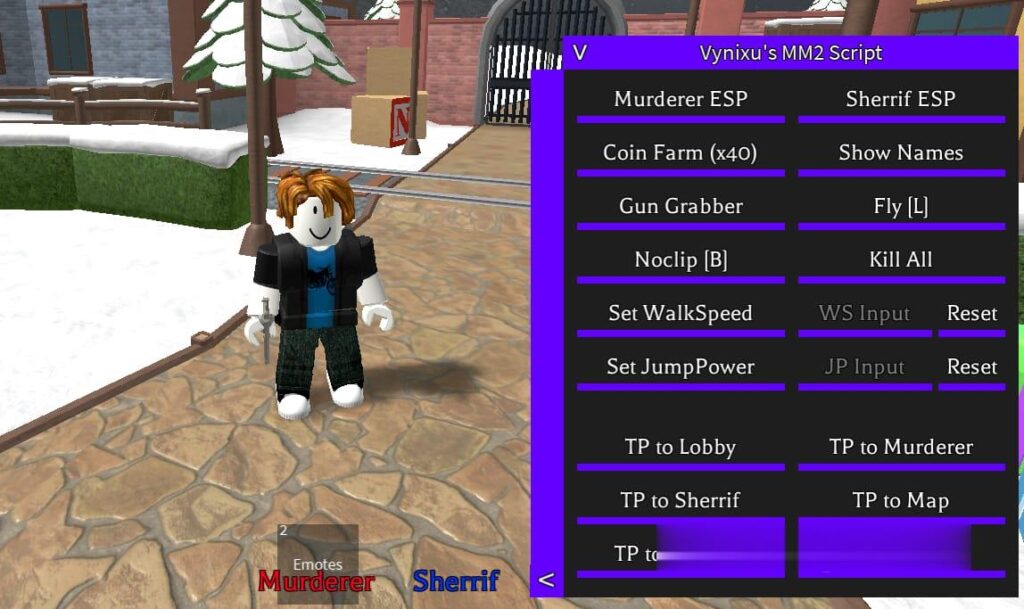Collapse the script panel with the V button
Image resolution: width=1024 pixels, height=609 pixels.
point(580,53)
